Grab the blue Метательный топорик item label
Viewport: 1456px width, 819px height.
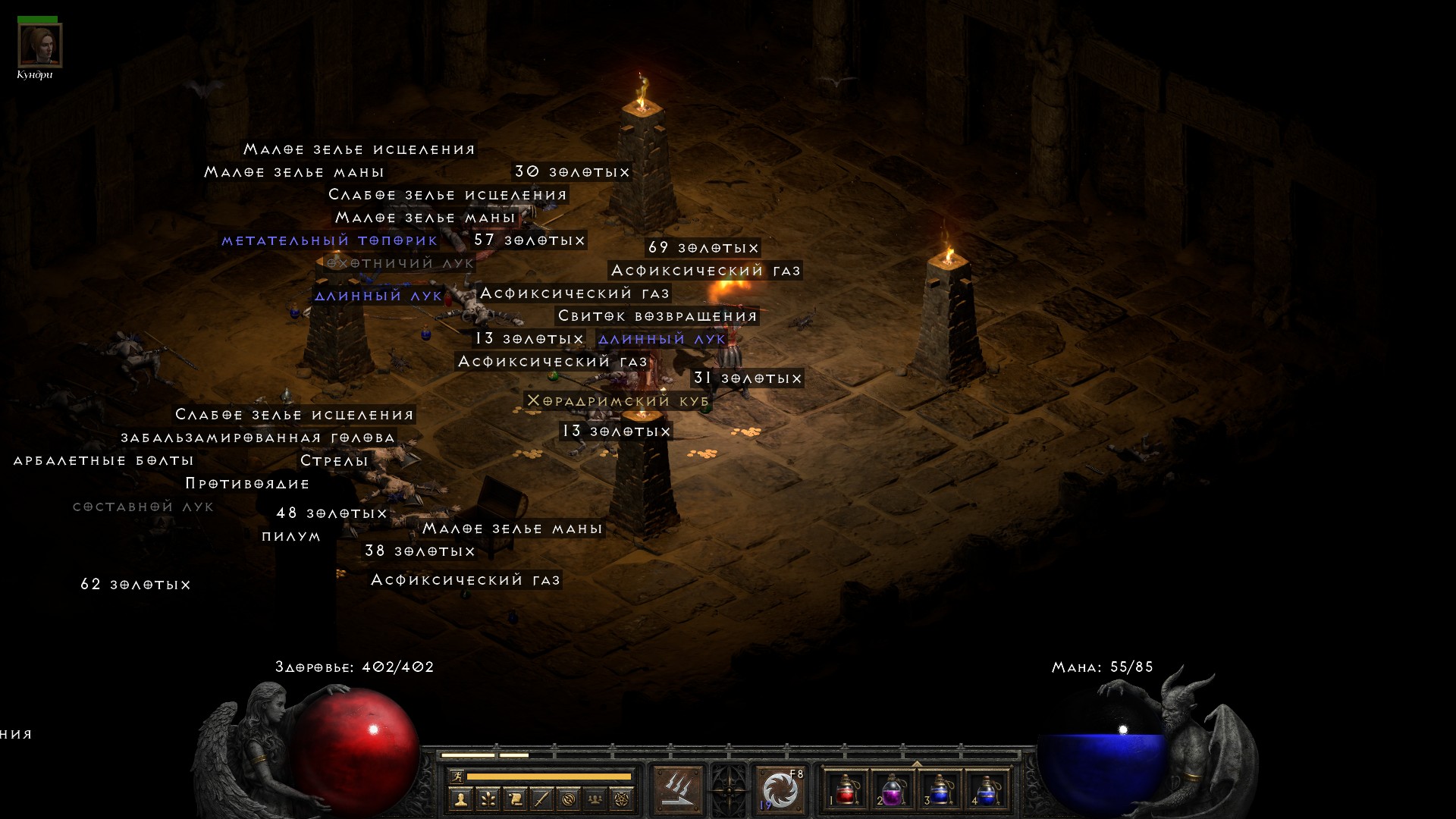(329, 240)
